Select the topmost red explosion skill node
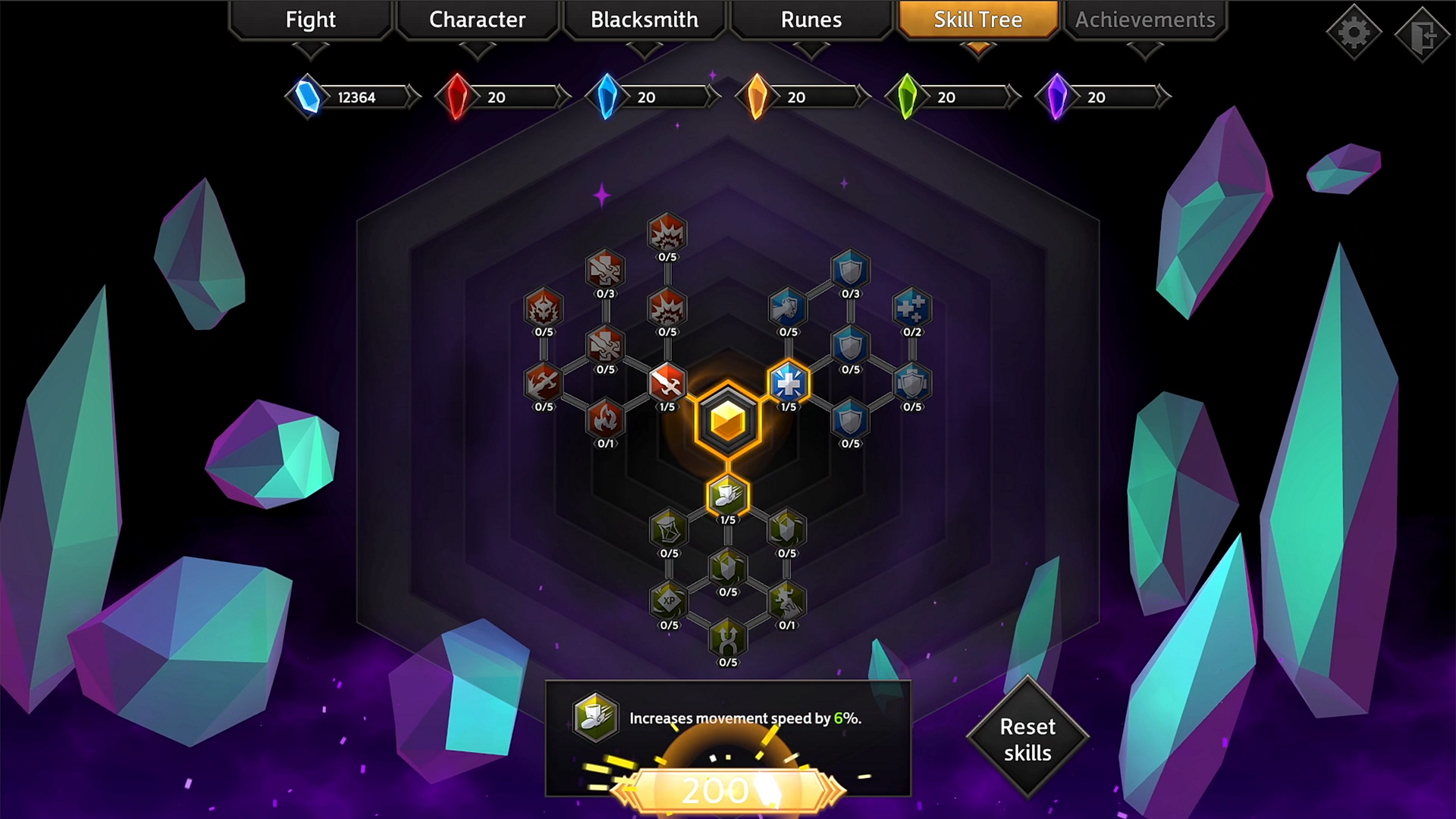The image size is (1456, 819). (667, 234)
